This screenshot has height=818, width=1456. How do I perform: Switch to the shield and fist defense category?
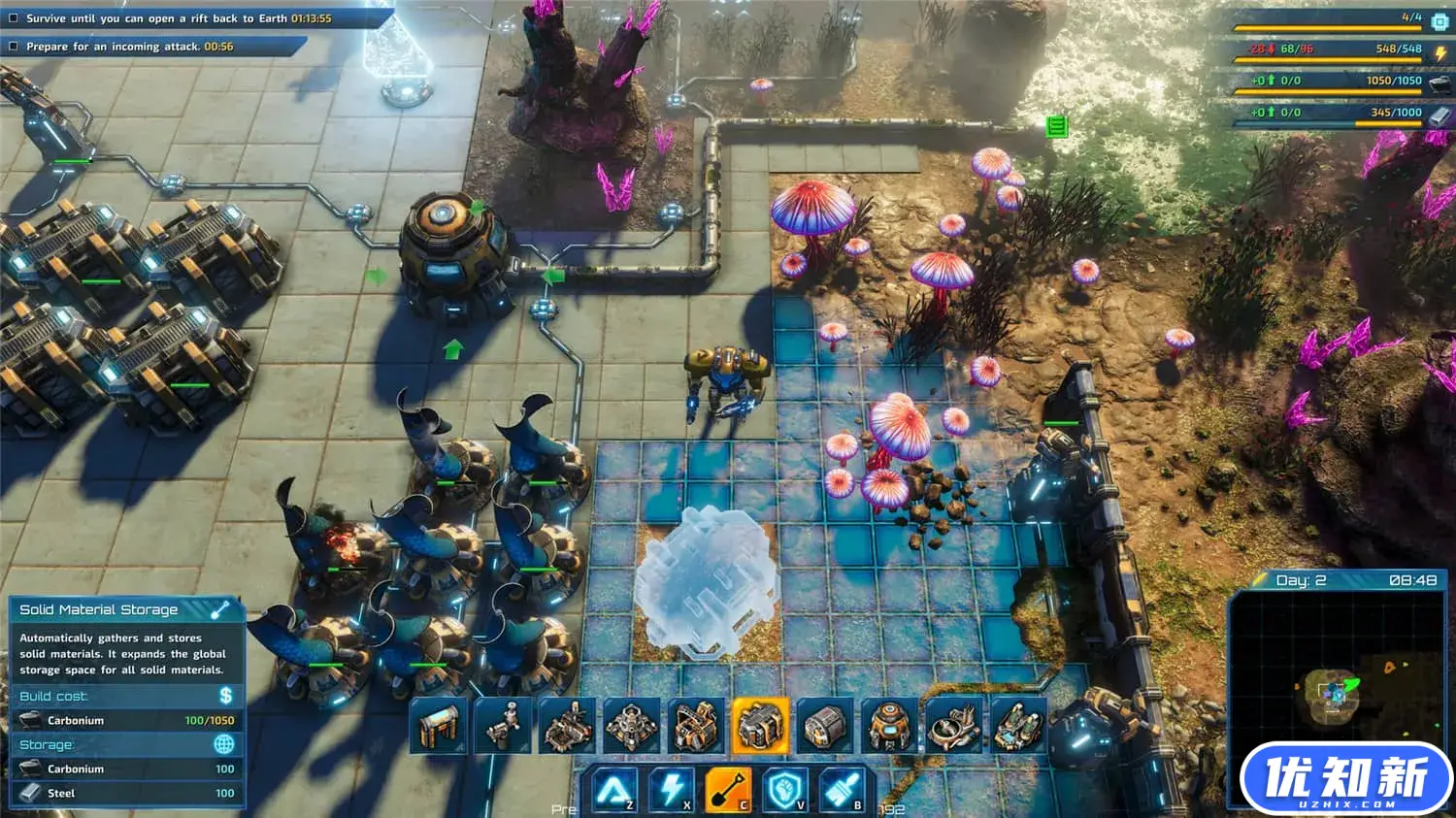pyautogui.click(x=785, y=791)
